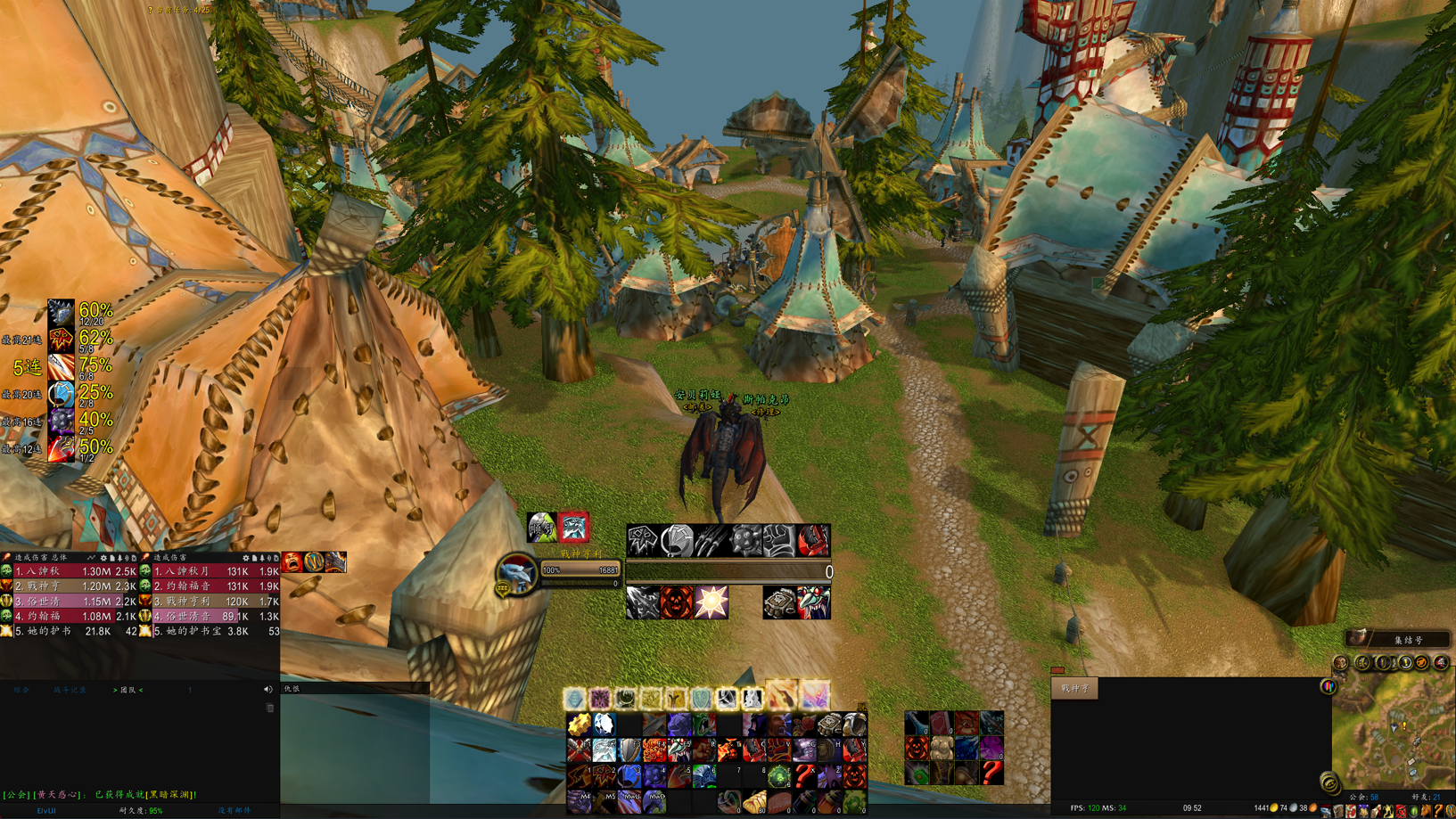Screen dimensions: 1456x819
Task: Select the yellow gear action slot
Action: coord(580,725)
